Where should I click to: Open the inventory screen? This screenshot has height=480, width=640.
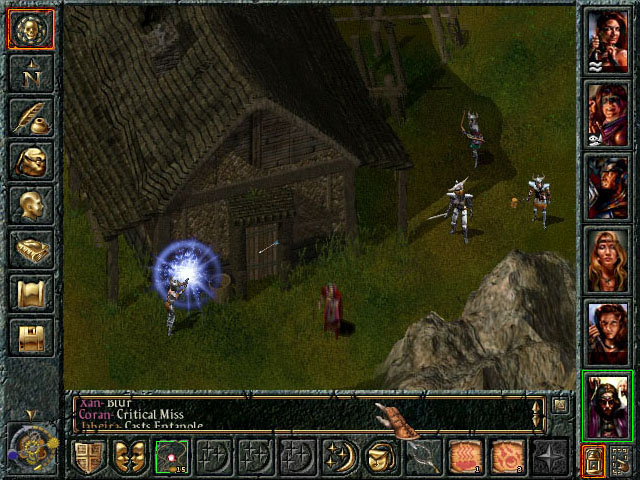[30, 161]
